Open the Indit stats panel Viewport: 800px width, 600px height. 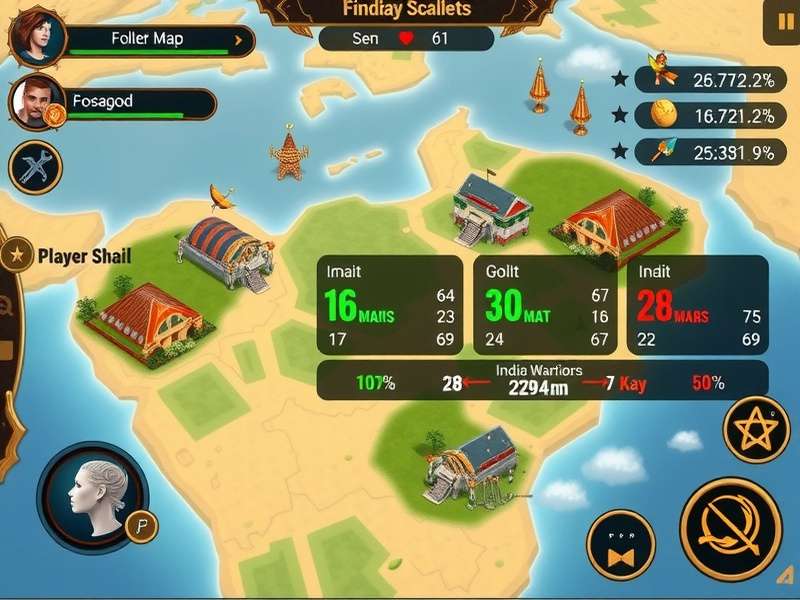(697, 306)
